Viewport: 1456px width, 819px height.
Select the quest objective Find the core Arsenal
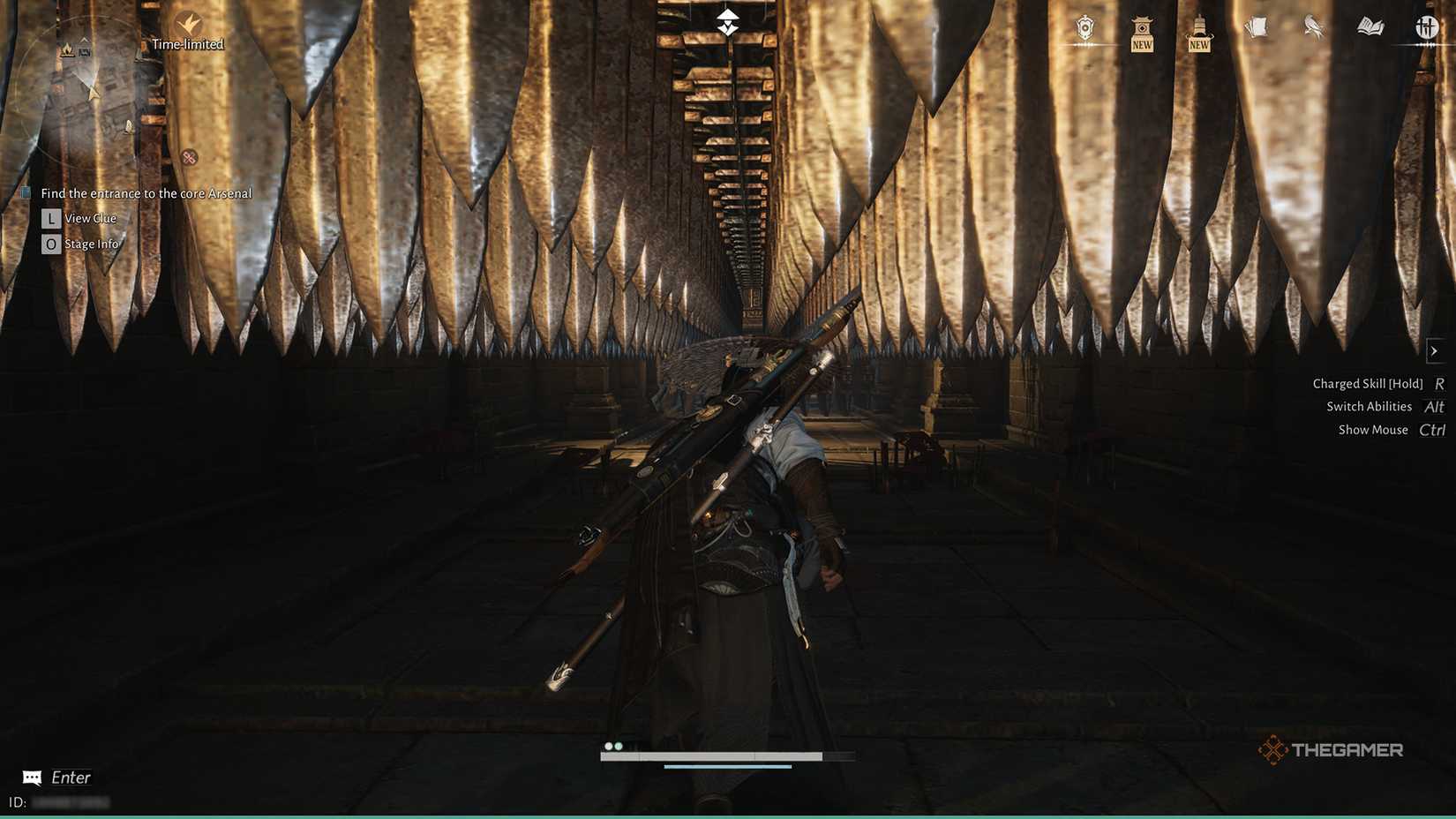tap(146, 193)
